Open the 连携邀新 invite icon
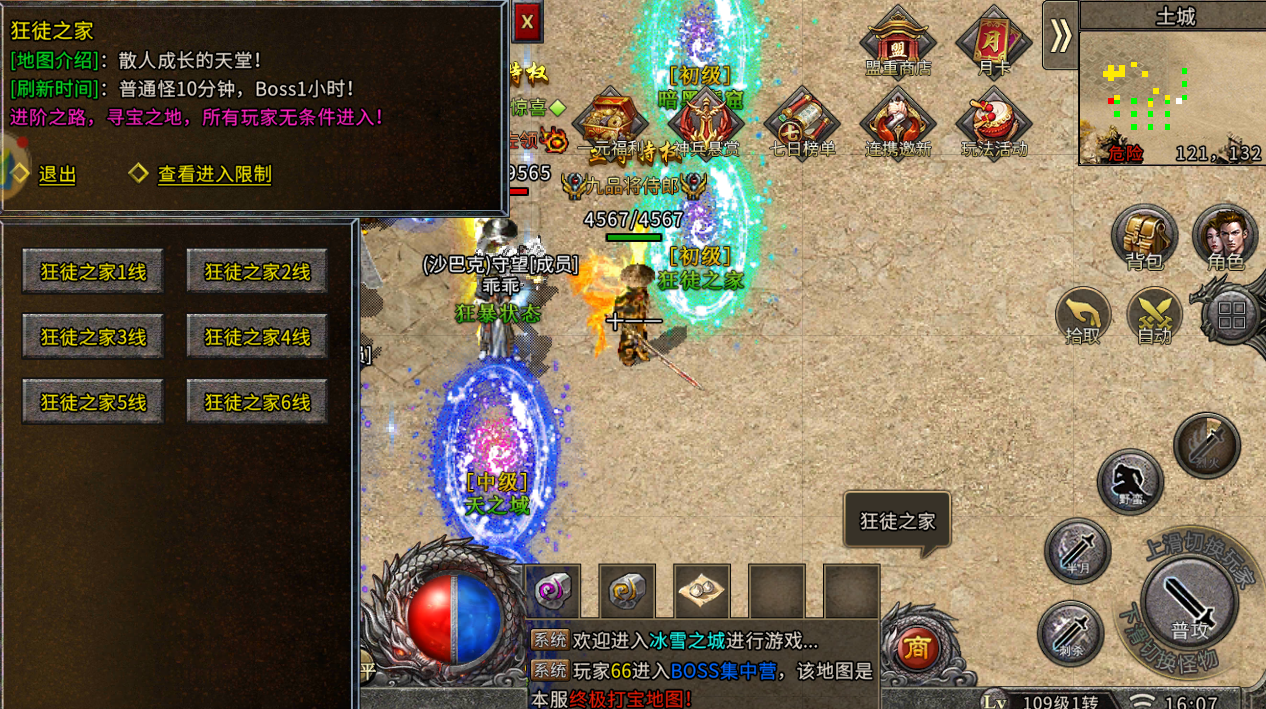 click(897, 122)
